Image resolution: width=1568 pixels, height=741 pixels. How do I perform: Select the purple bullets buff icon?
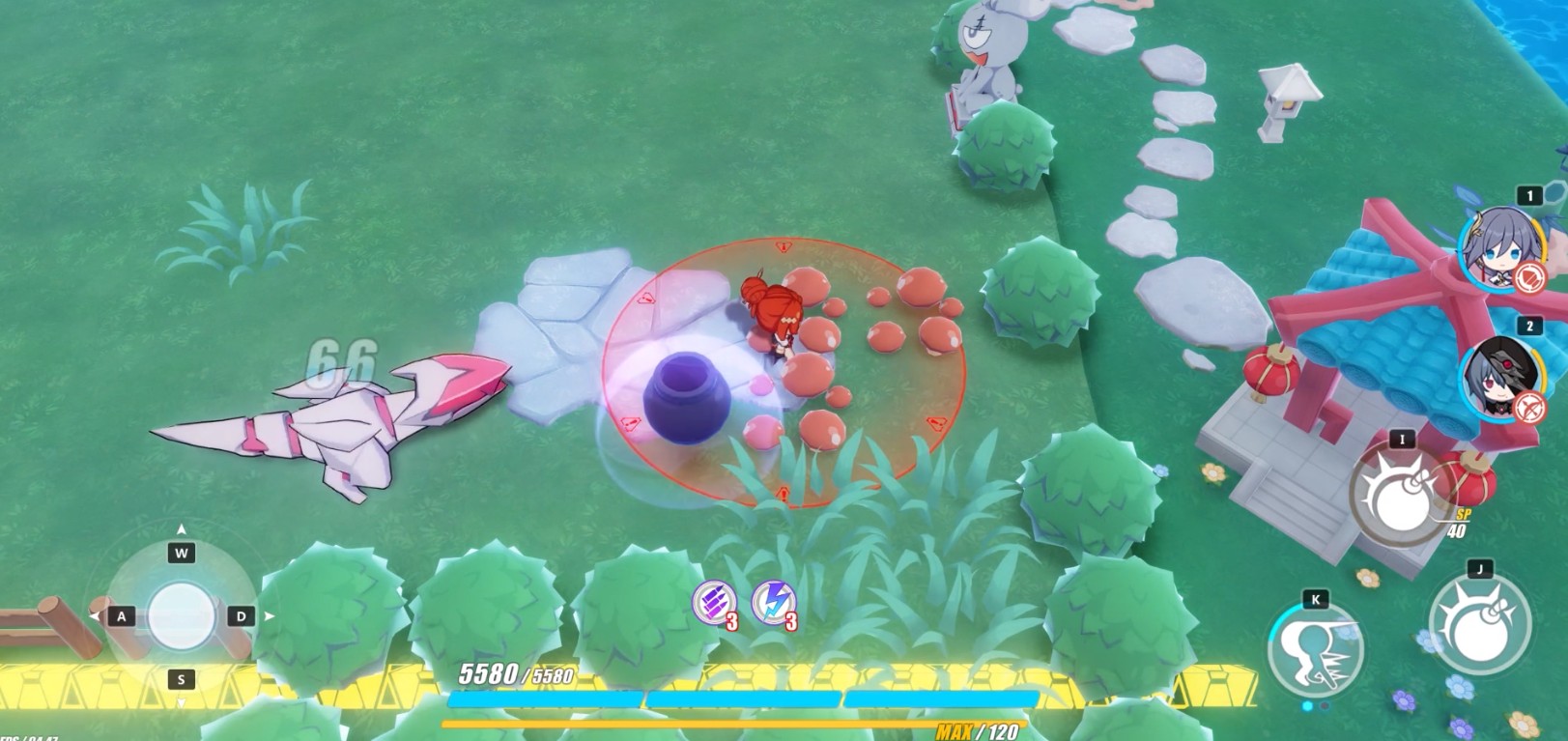point(714,603)
